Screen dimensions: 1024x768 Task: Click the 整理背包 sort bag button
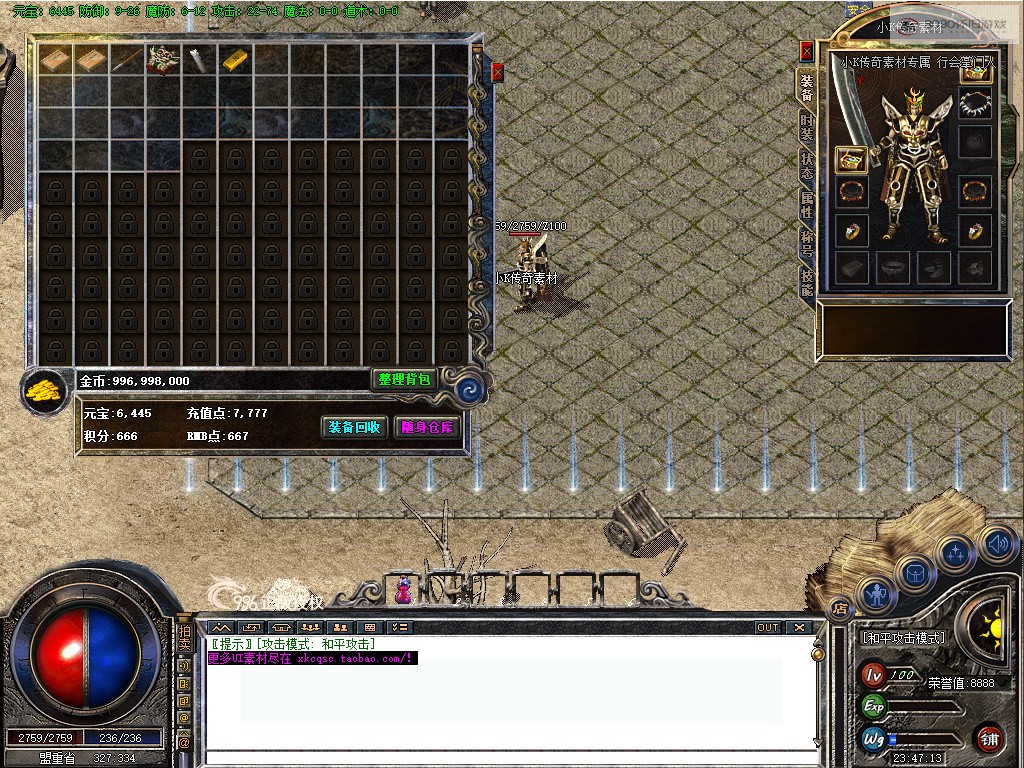(404, 379)
